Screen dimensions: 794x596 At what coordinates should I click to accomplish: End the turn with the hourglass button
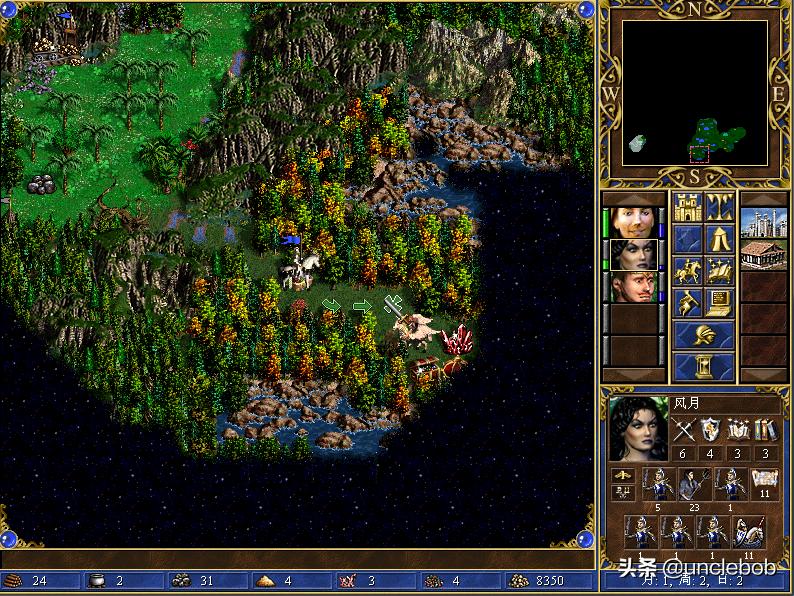[x=703, y=366]
